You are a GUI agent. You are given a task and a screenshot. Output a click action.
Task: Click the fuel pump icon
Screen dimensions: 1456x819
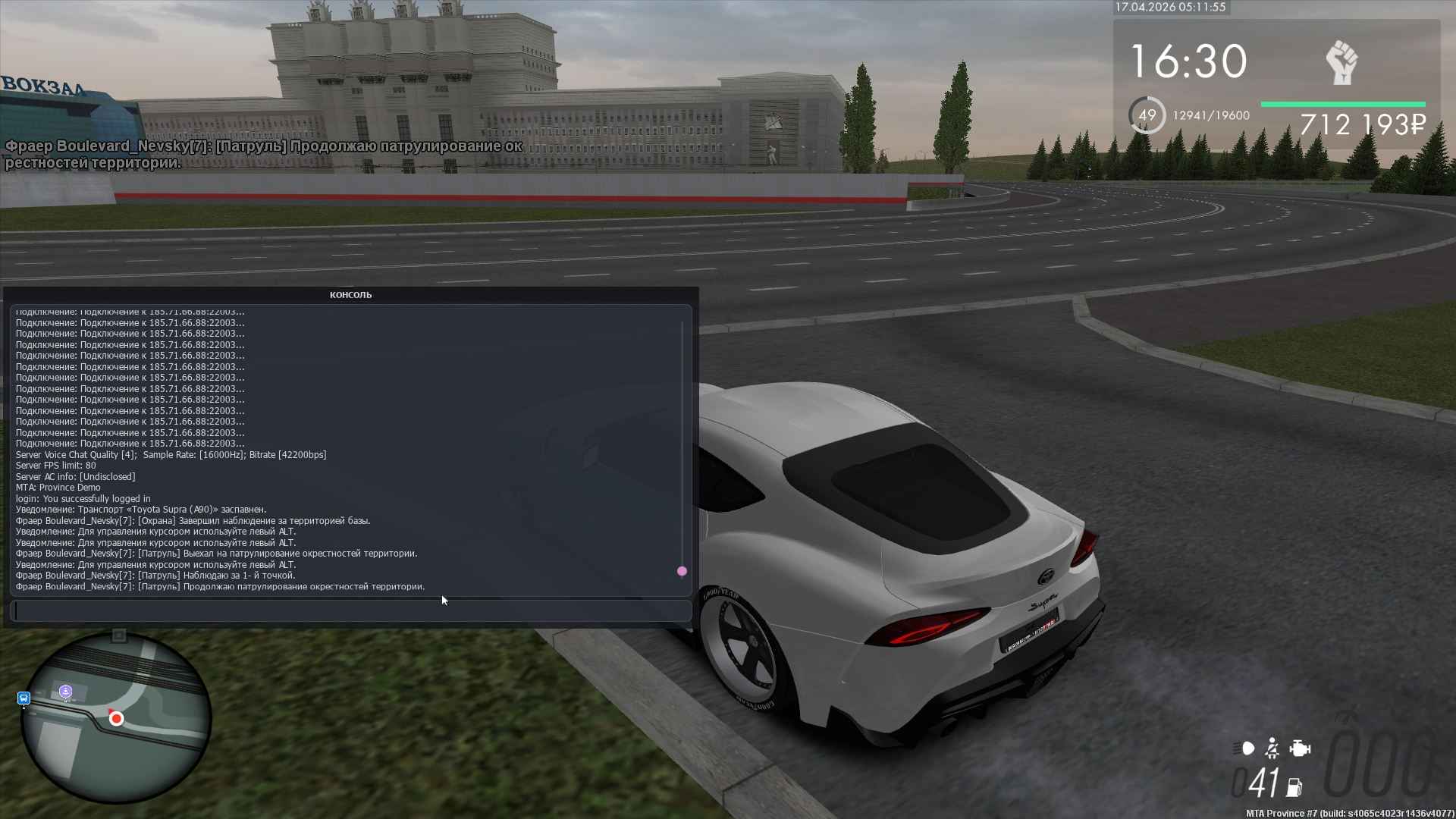tap(1294, 787)
